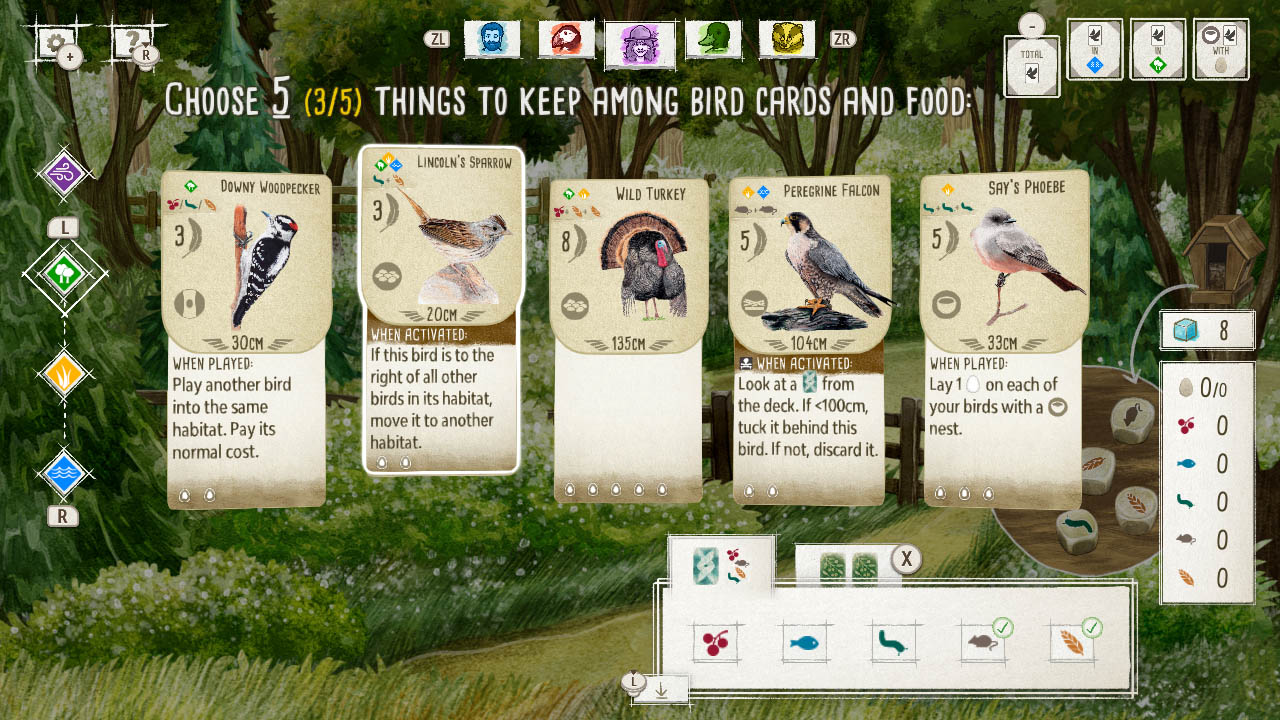
Task: Click the birds-in-forest goal tile
Action: [1157, 49]
